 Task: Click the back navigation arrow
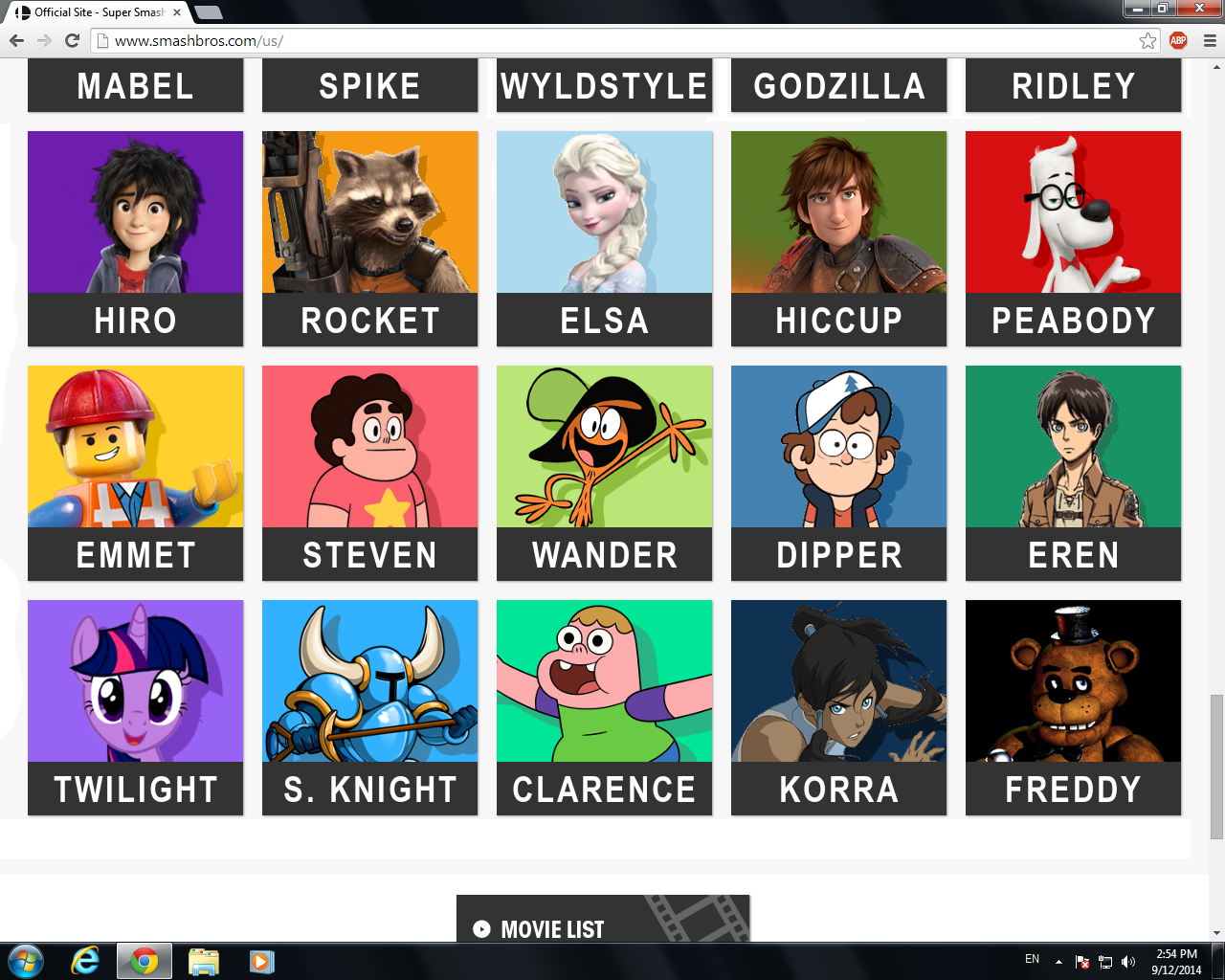click(15, 40)
